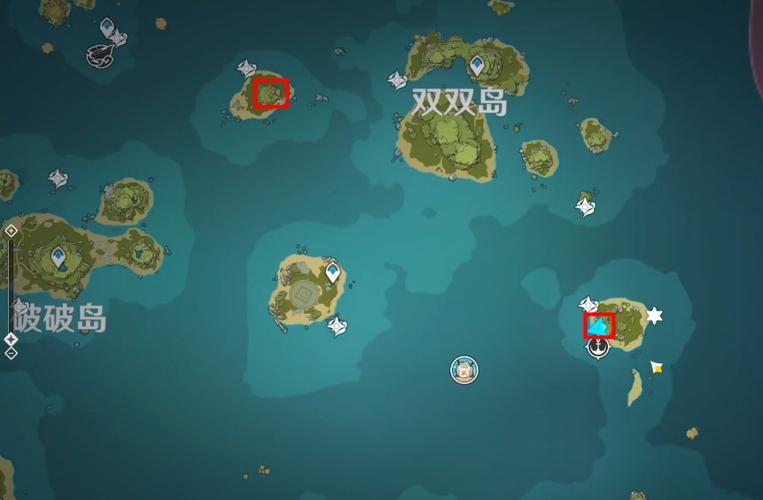Select the teleport waypoint on 双双岛
This screenshot has width=763, height=500.
point(478,65)
